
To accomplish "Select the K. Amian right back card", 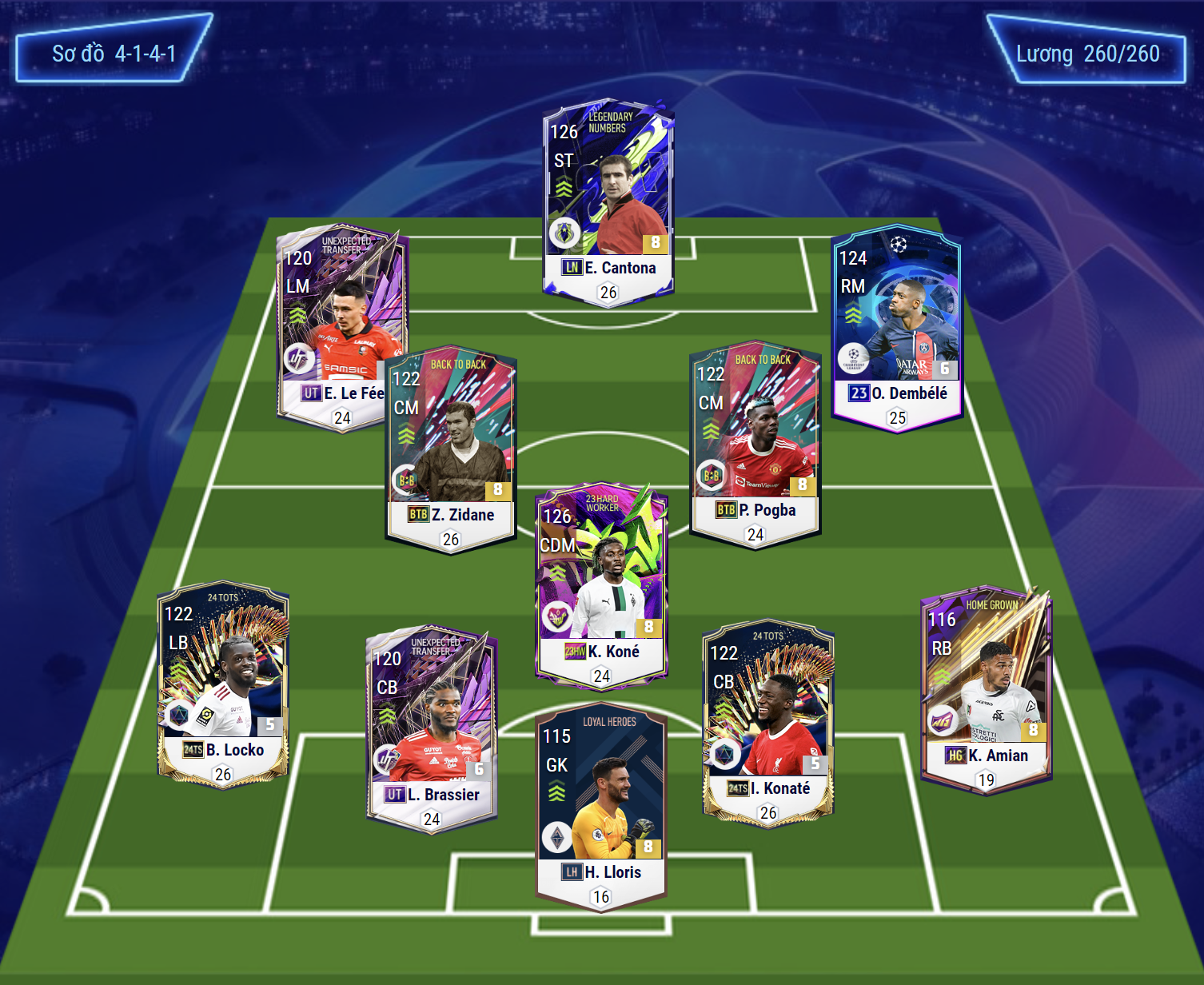I will tap(986, 688).
